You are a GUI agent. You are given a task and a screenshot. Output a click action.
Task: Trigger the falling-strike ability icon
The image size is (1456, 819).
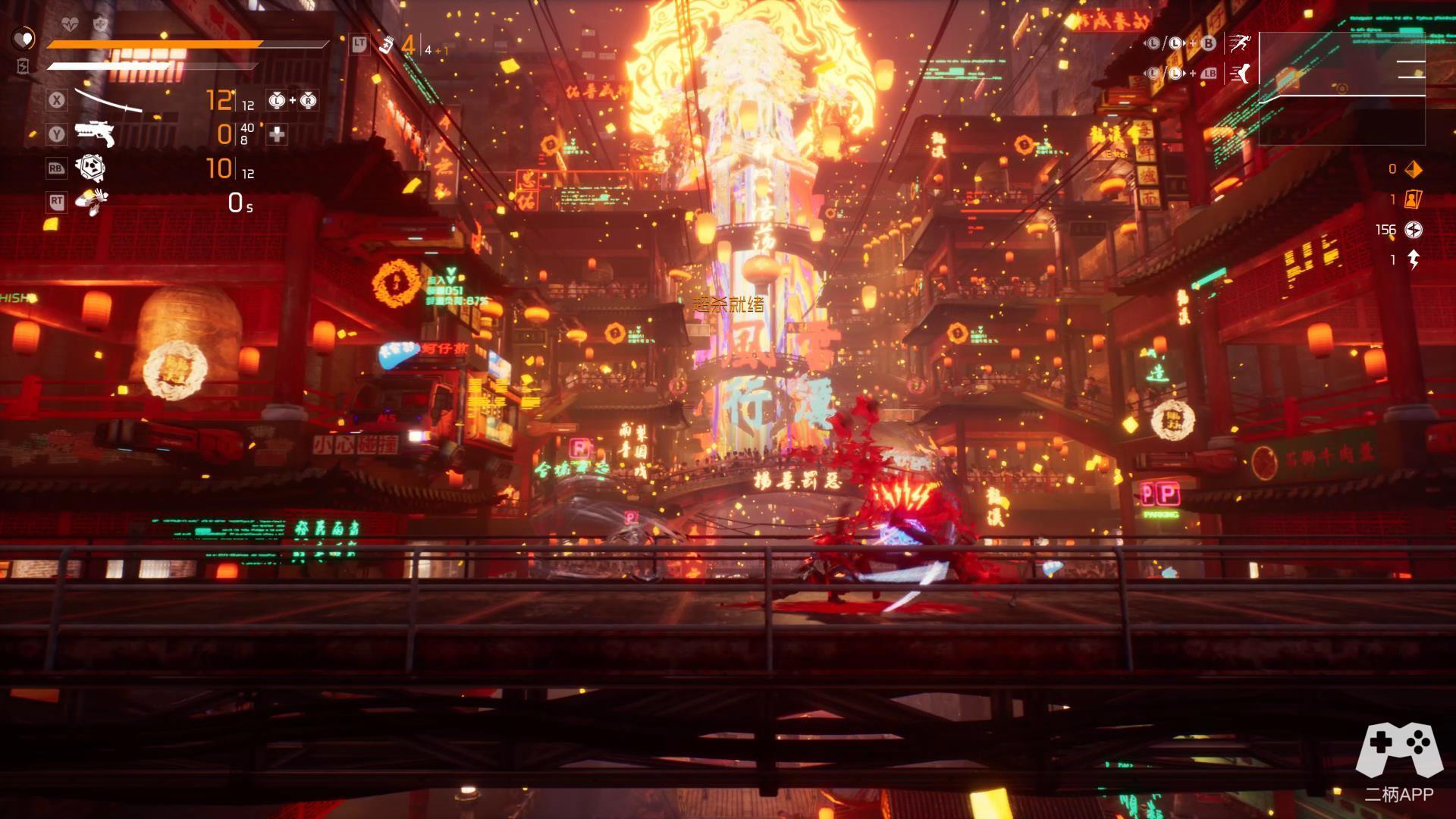pyautogui.click(x=92, y=201)
